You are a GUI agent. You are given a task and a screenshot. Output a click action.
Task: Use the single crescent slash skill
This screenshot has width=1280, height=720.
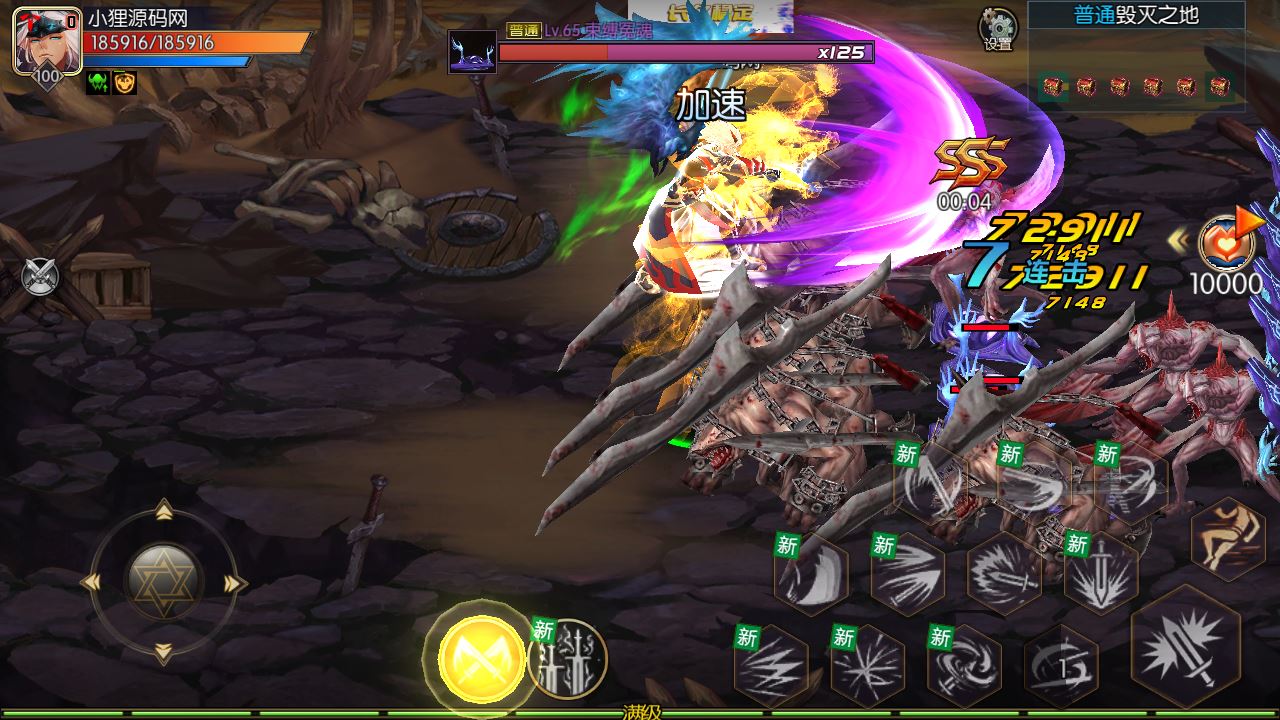810,573
